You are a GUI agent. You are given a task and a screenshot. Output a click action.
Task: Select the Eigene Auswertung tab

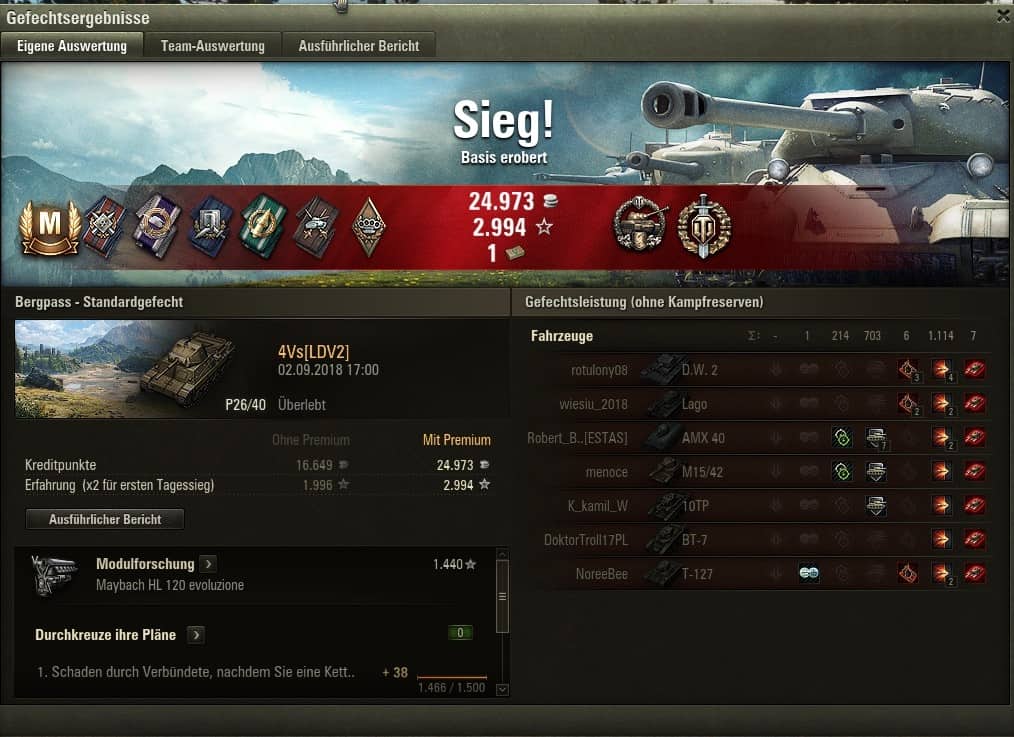coord(72,46)
